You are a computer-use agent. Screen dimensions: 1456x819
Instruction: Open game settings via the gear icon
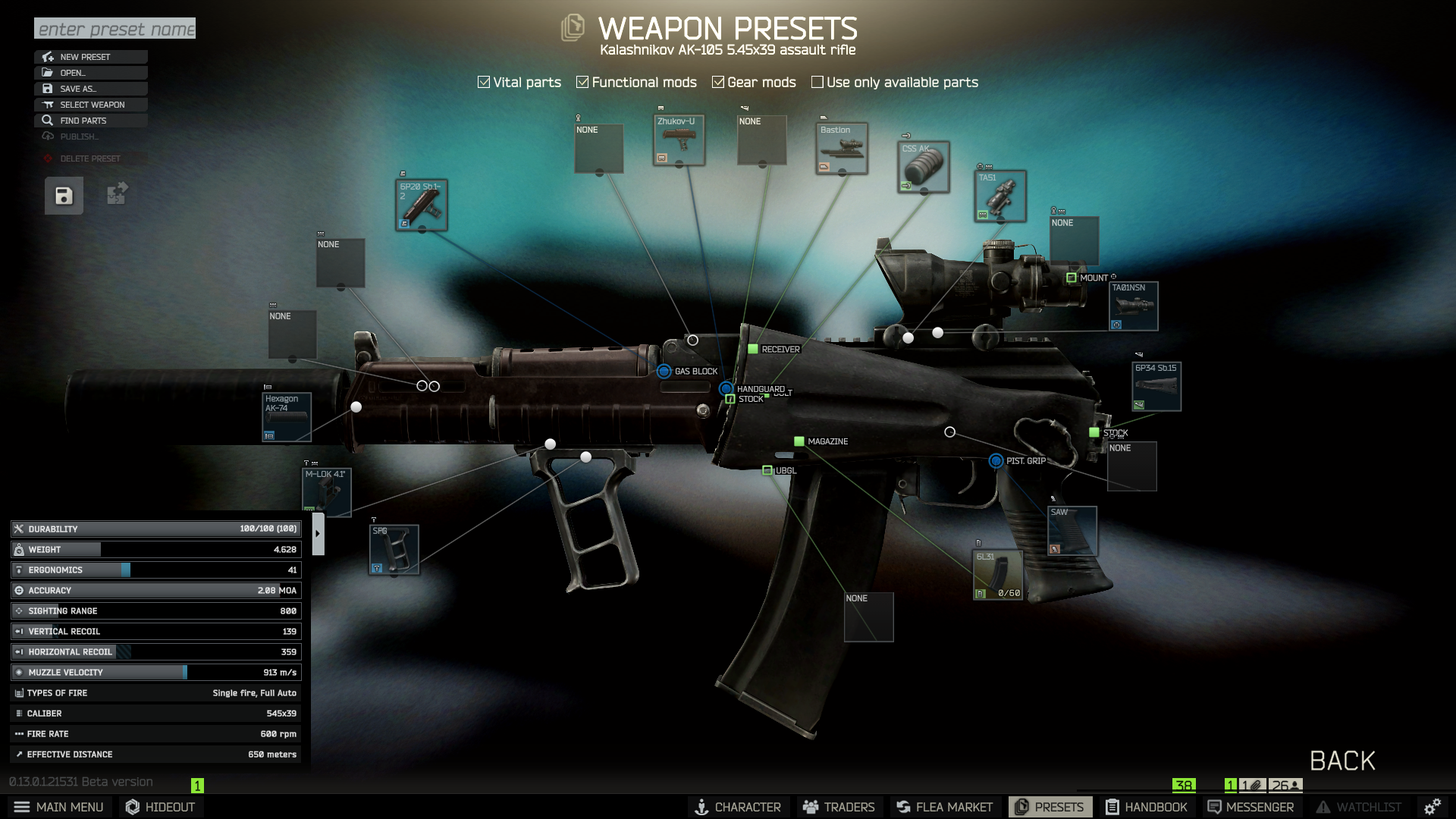1433,807
